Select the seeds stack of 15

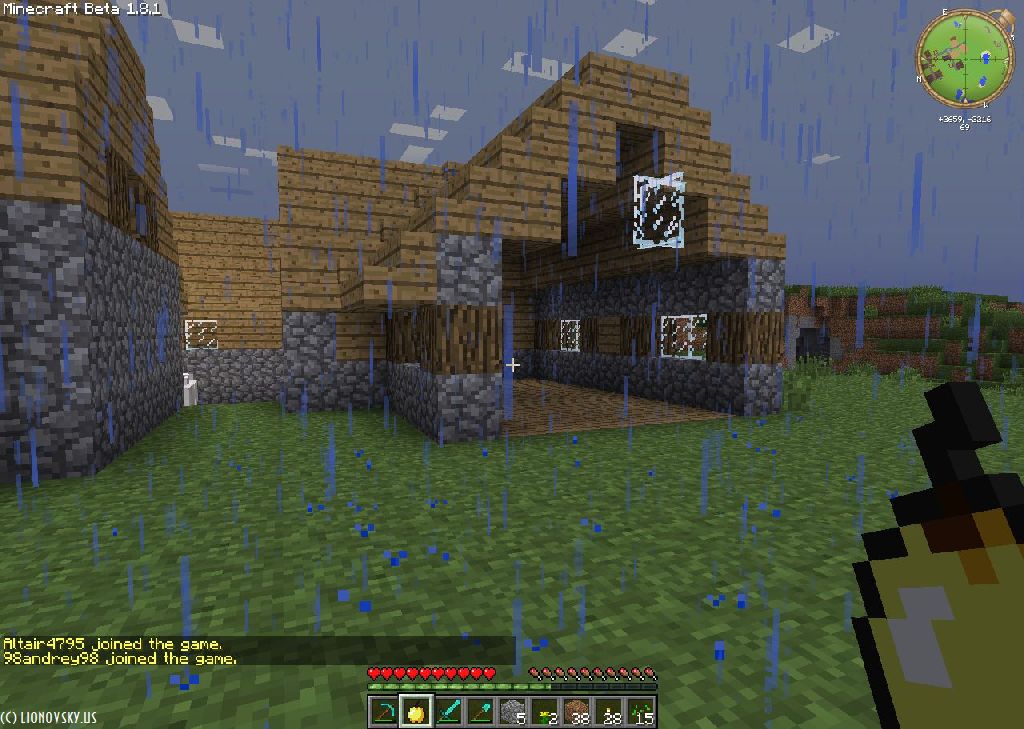(x=641, y=712)
